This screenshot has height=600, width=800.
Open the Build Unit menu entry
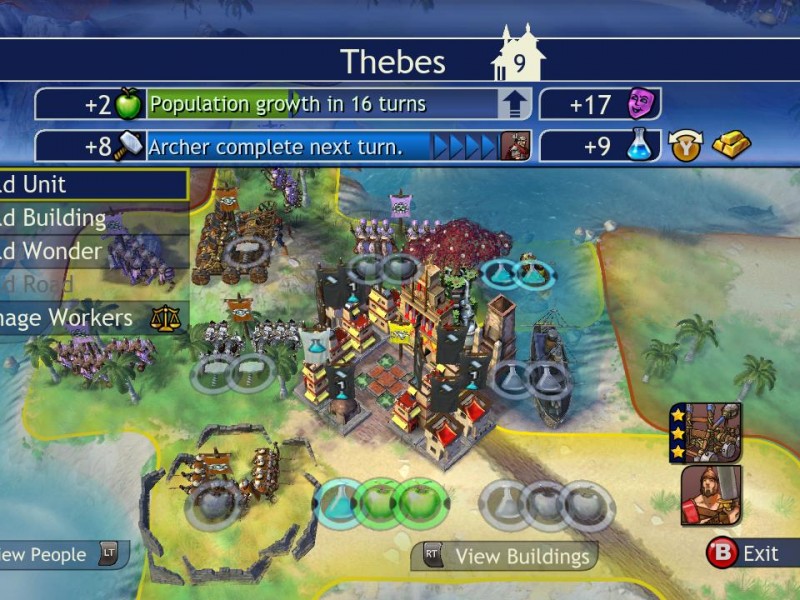coord(90,184)
